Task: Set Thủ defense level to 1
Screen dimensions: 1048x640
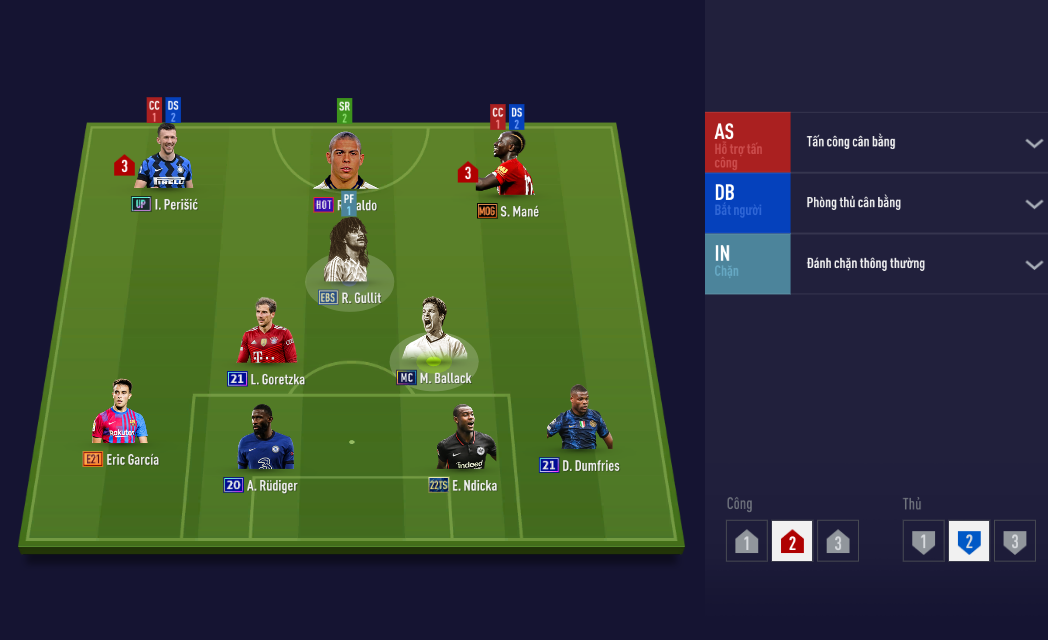Action: pyautogui.click(x=923, y=541)
